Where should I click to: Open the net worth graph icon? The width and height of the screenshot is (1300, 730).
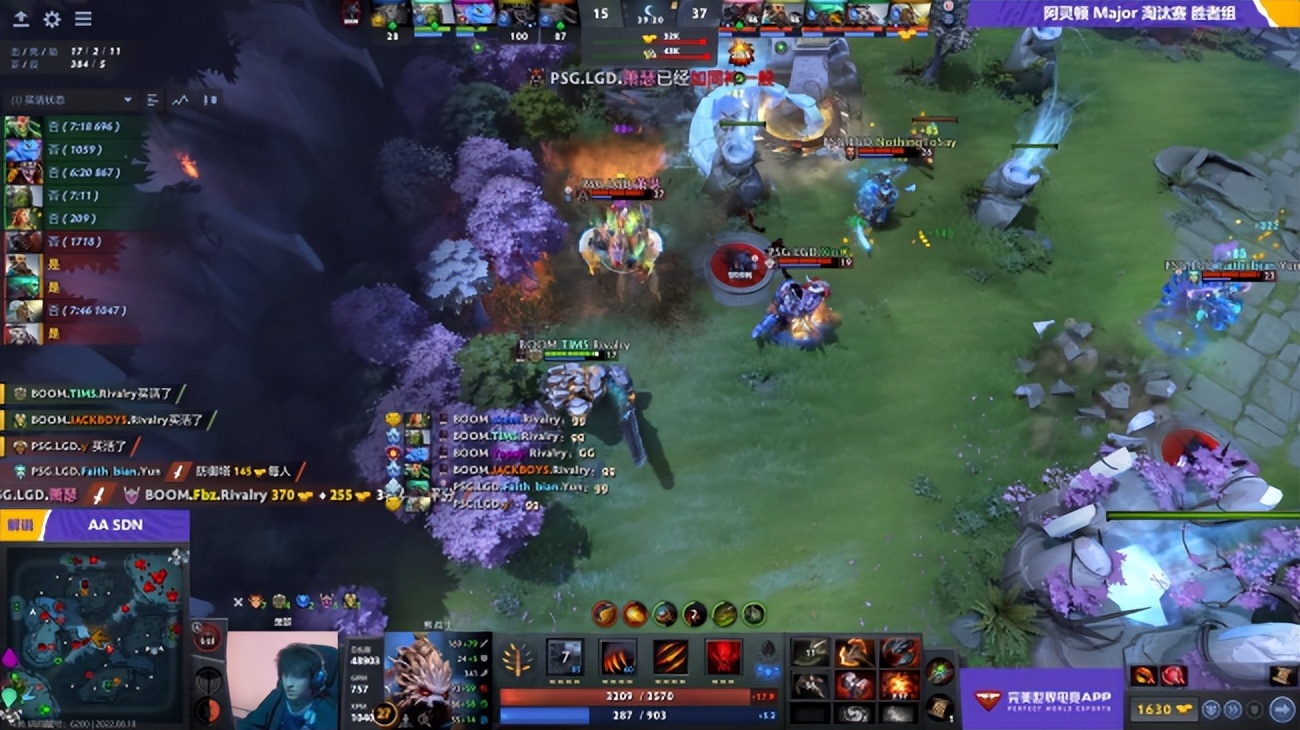[181, 100]
